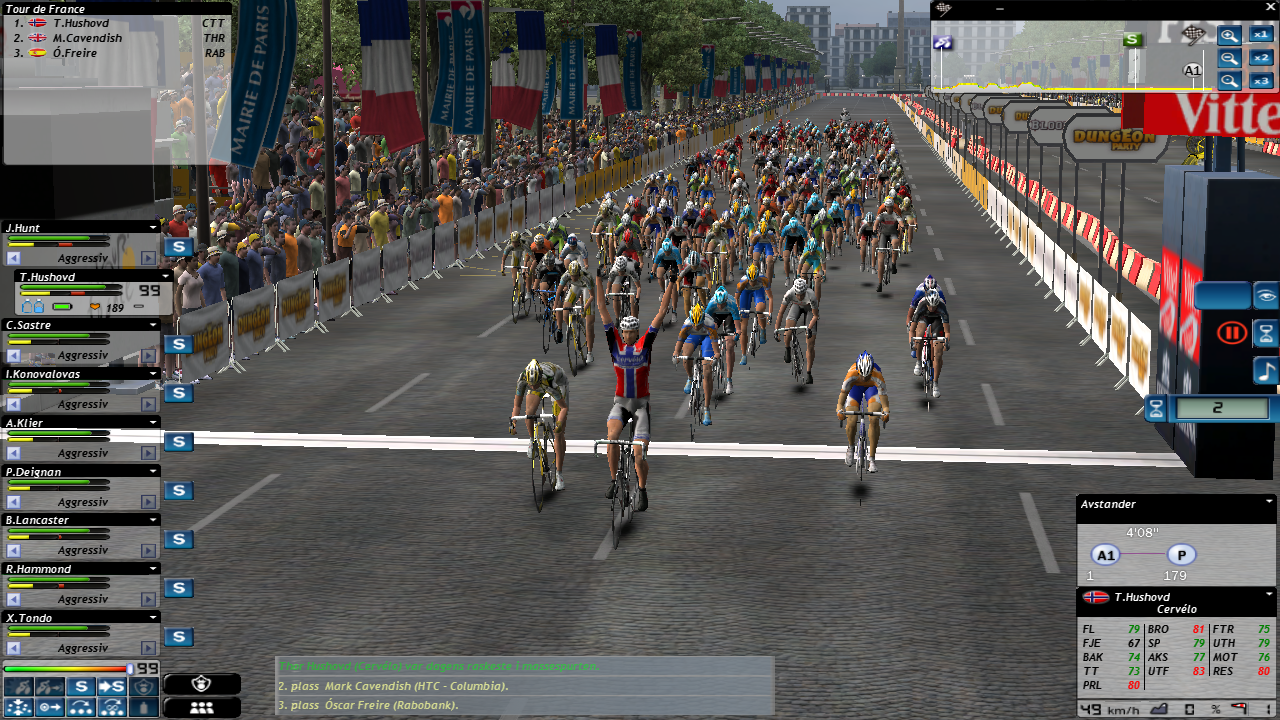This screenshot has height=720, width=1280.
Task: Toggle the music note sound button
Action: [1266, 371]
